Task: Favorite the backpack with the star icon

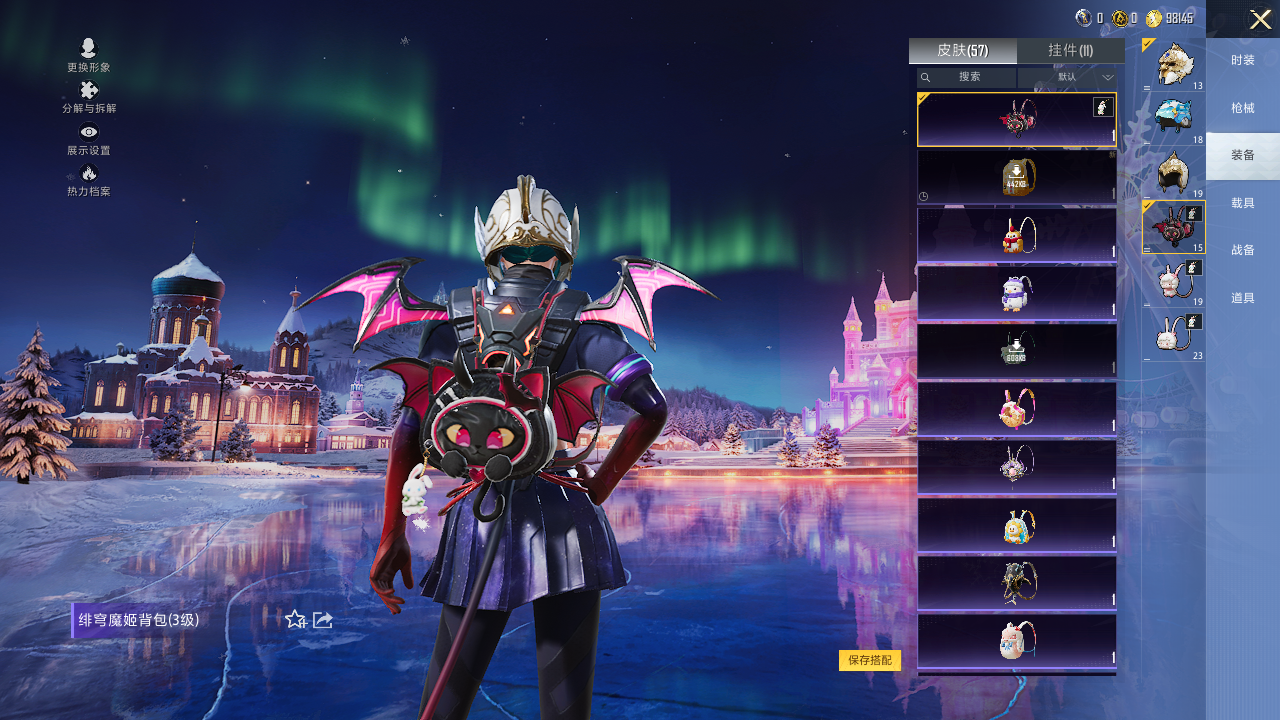Action: (296, 620)
